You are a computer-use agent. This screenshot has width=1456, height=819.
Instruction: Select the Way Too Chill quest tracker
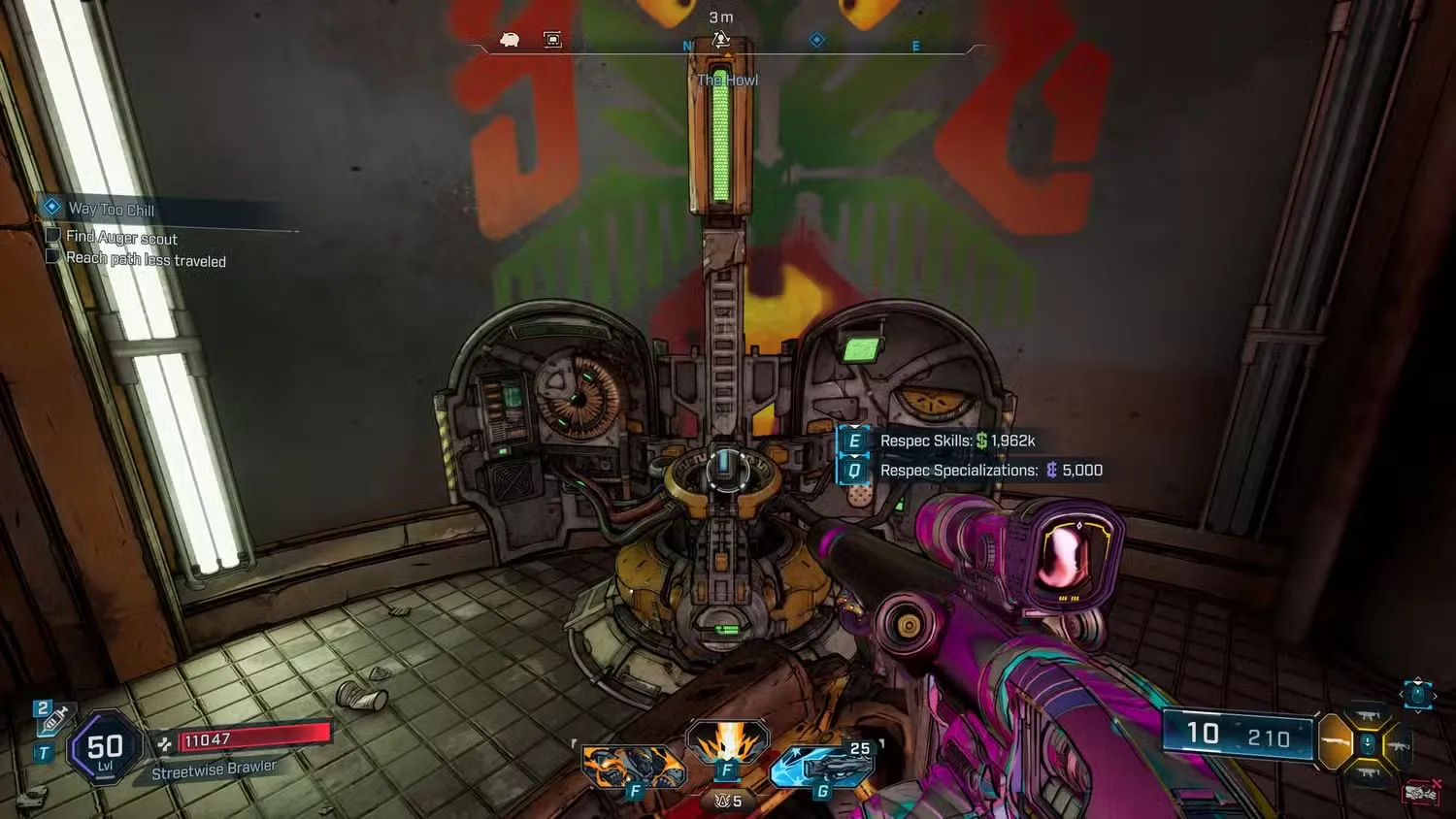[111, 209]
